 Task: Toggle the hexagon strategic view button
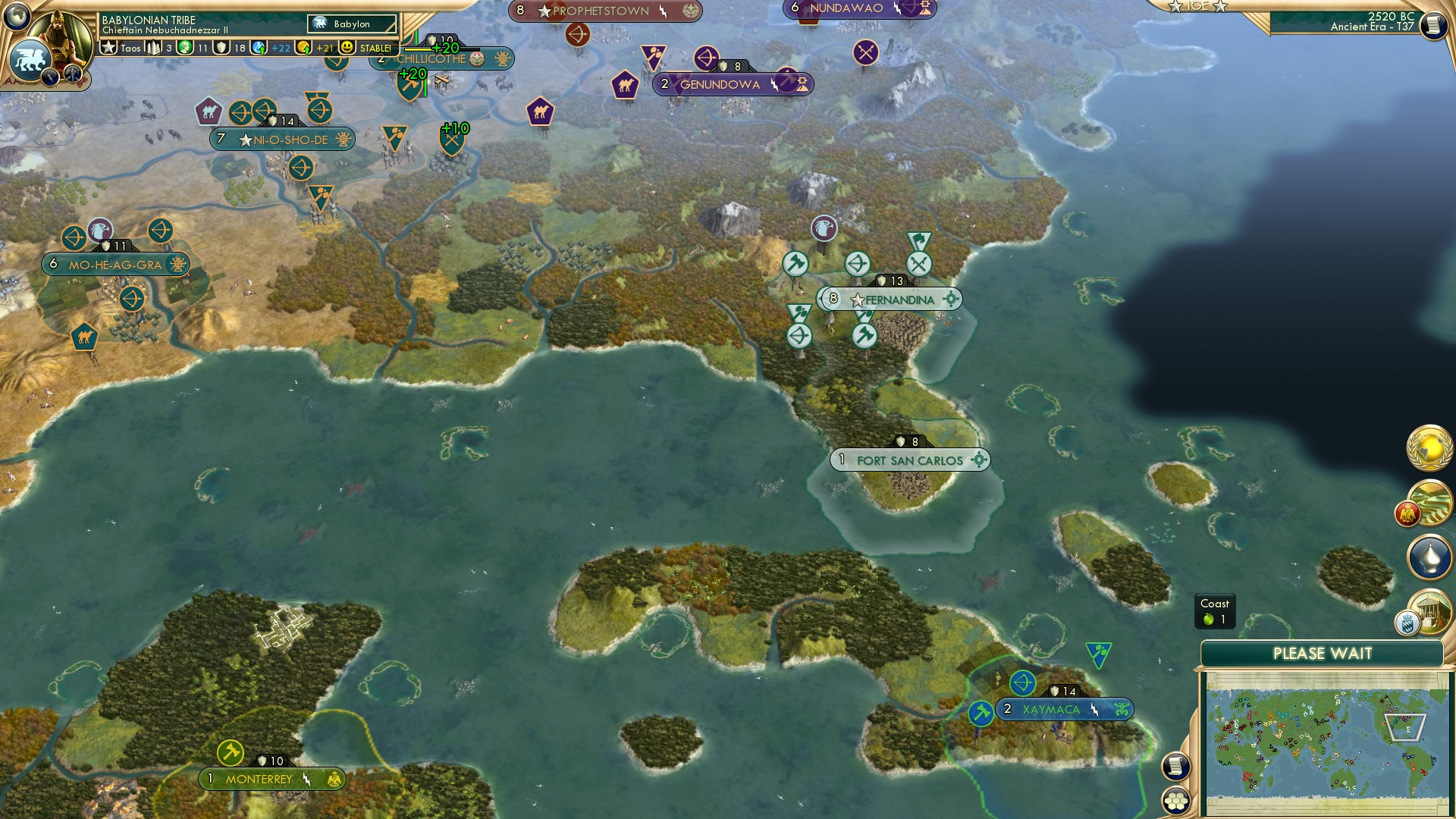click(x=1175, y=802)
